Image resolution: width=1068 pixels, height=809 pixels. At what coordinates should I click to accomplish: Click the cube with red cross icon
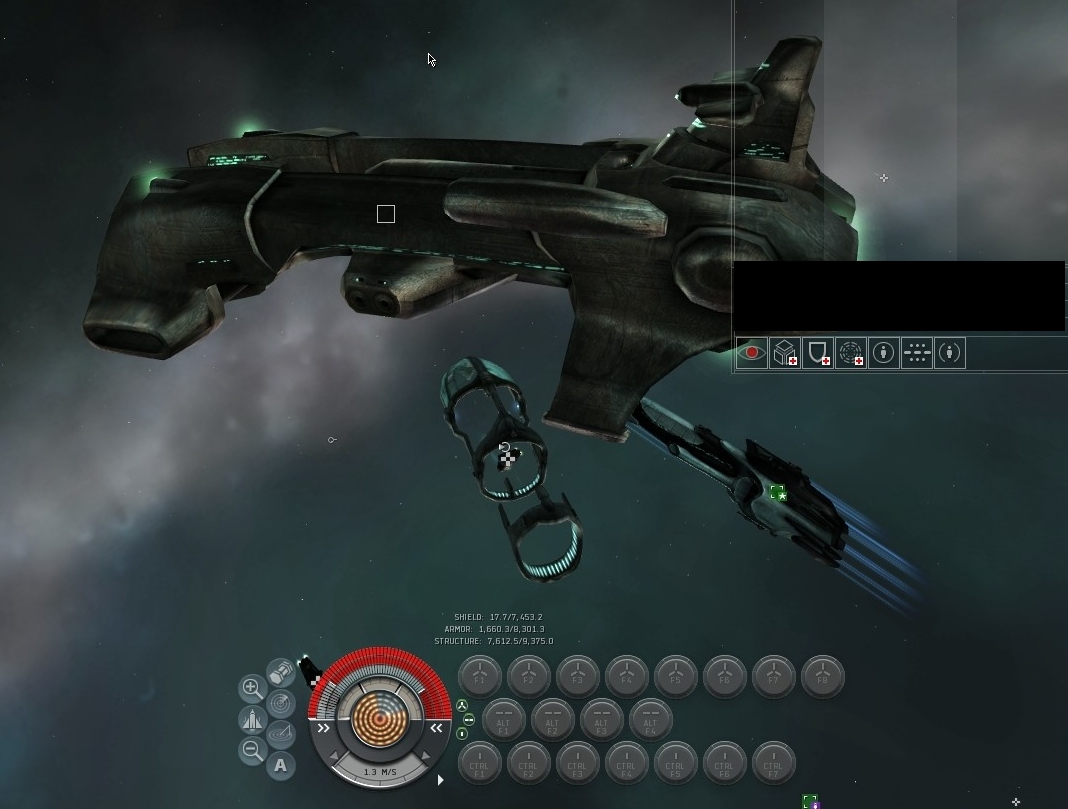(785, 353)
